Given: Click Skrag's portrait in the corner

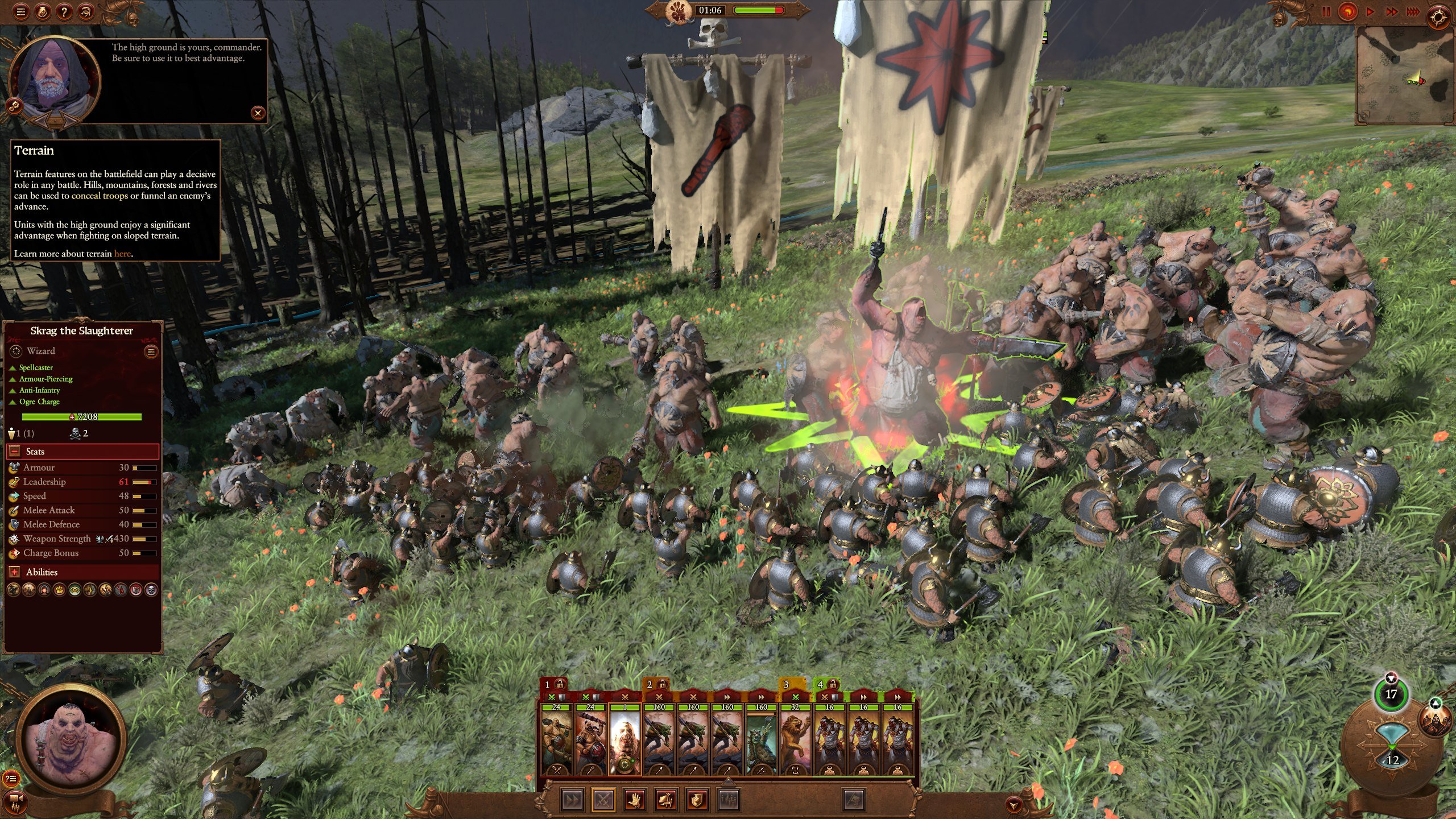Looking at the screenshot, I should pos(71,738).
